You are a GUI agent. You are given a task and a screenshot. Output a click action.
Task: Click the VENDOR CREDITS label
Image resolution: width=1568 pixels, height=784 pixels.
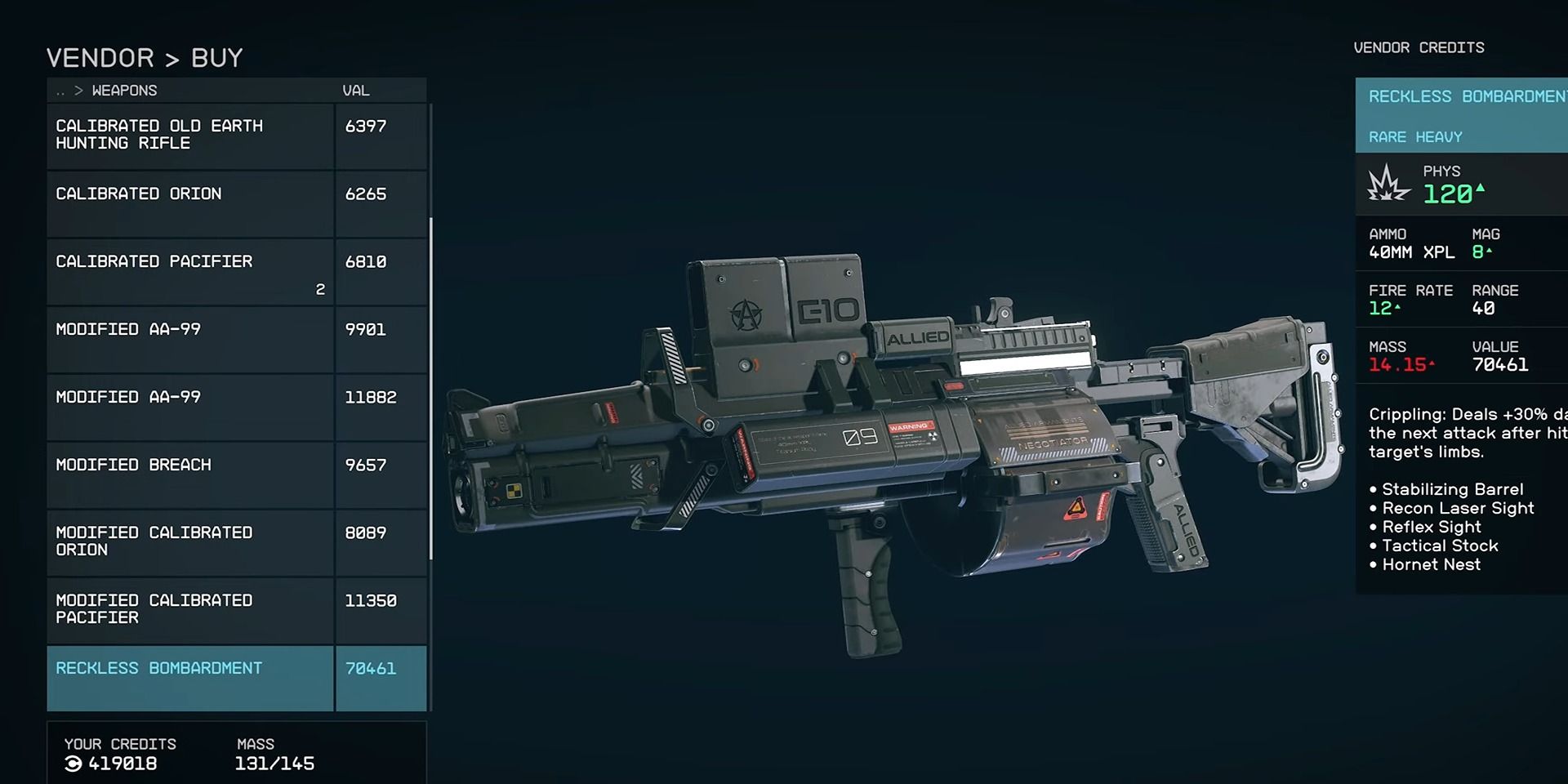point(1419,47)
